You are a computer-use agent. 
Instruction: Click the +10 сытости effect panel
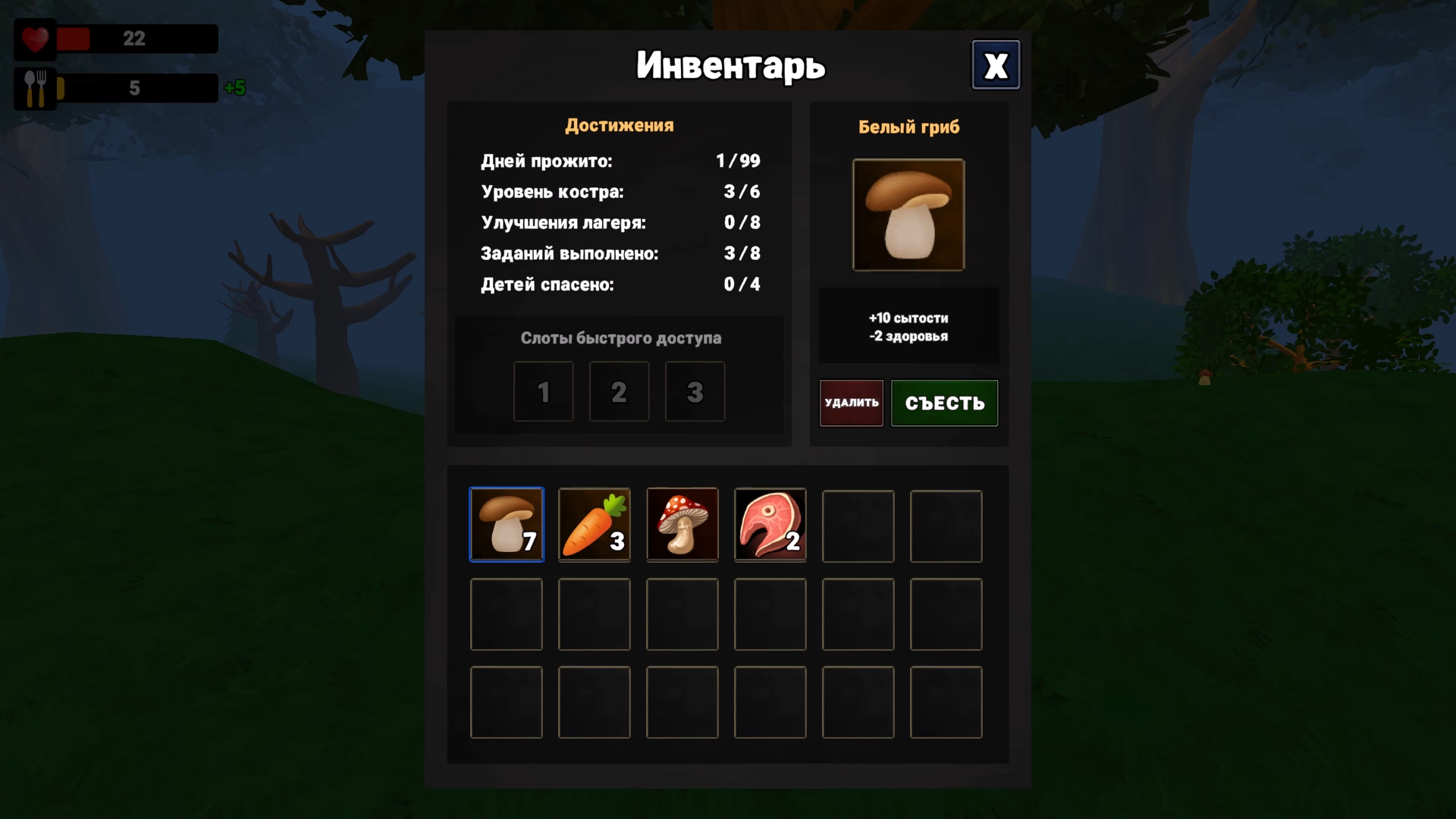point(908,325)
